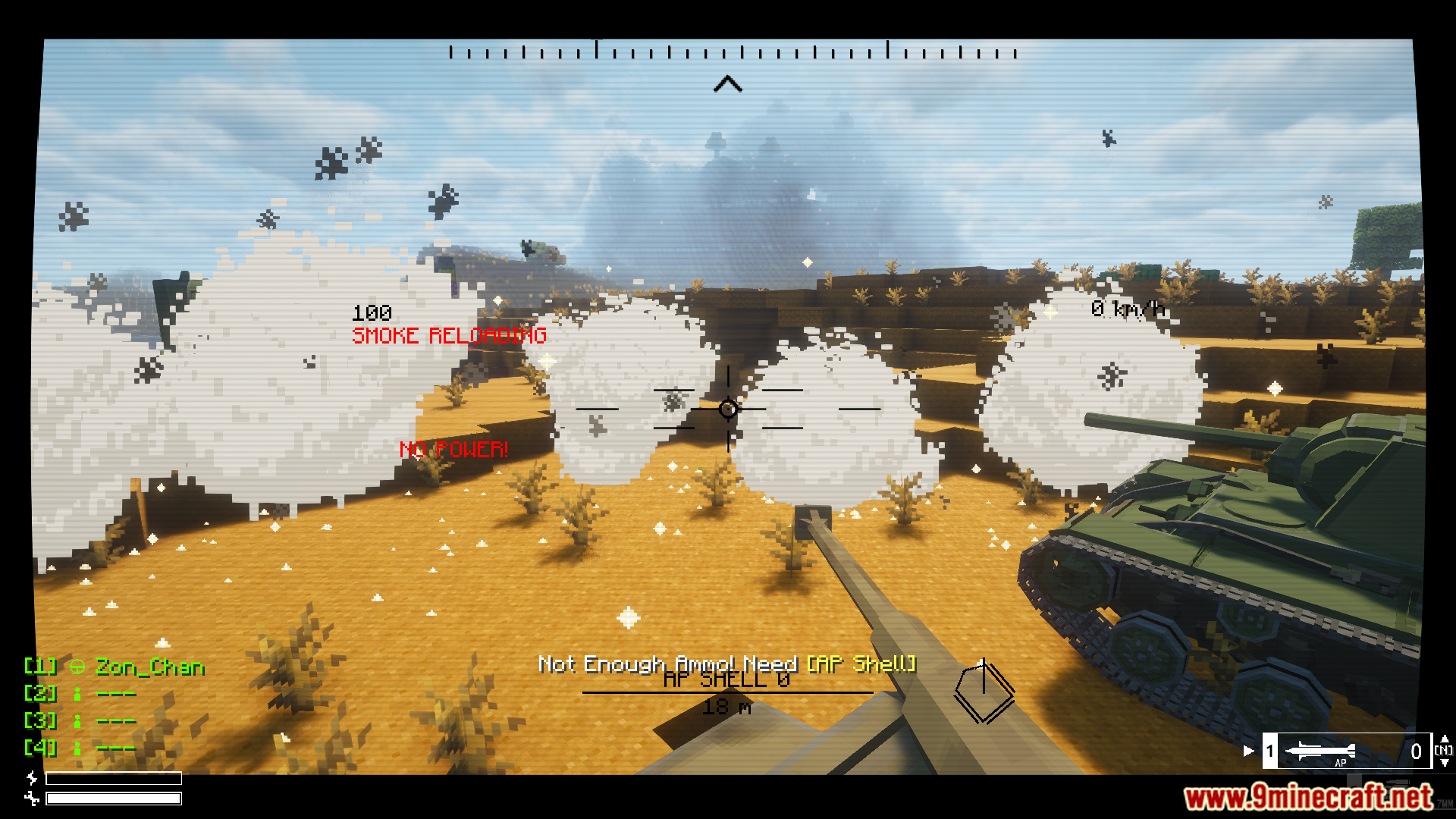Viewport: 1456px width, 819px height.
Task: Open ammo slot 1 in the shell selector
Action: tap(1270, 750)
